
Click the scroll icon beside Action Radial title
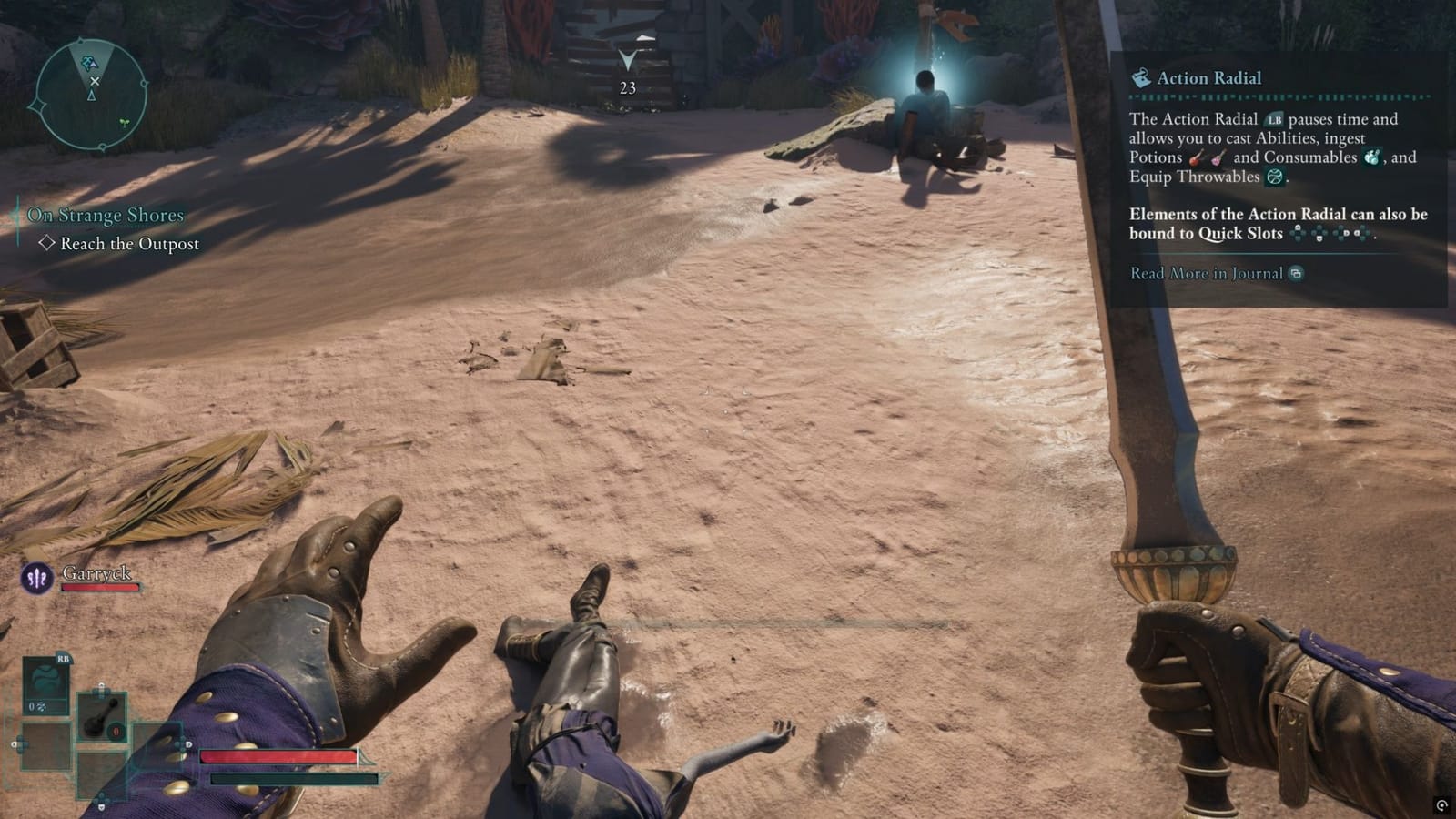coord(1142,77)
